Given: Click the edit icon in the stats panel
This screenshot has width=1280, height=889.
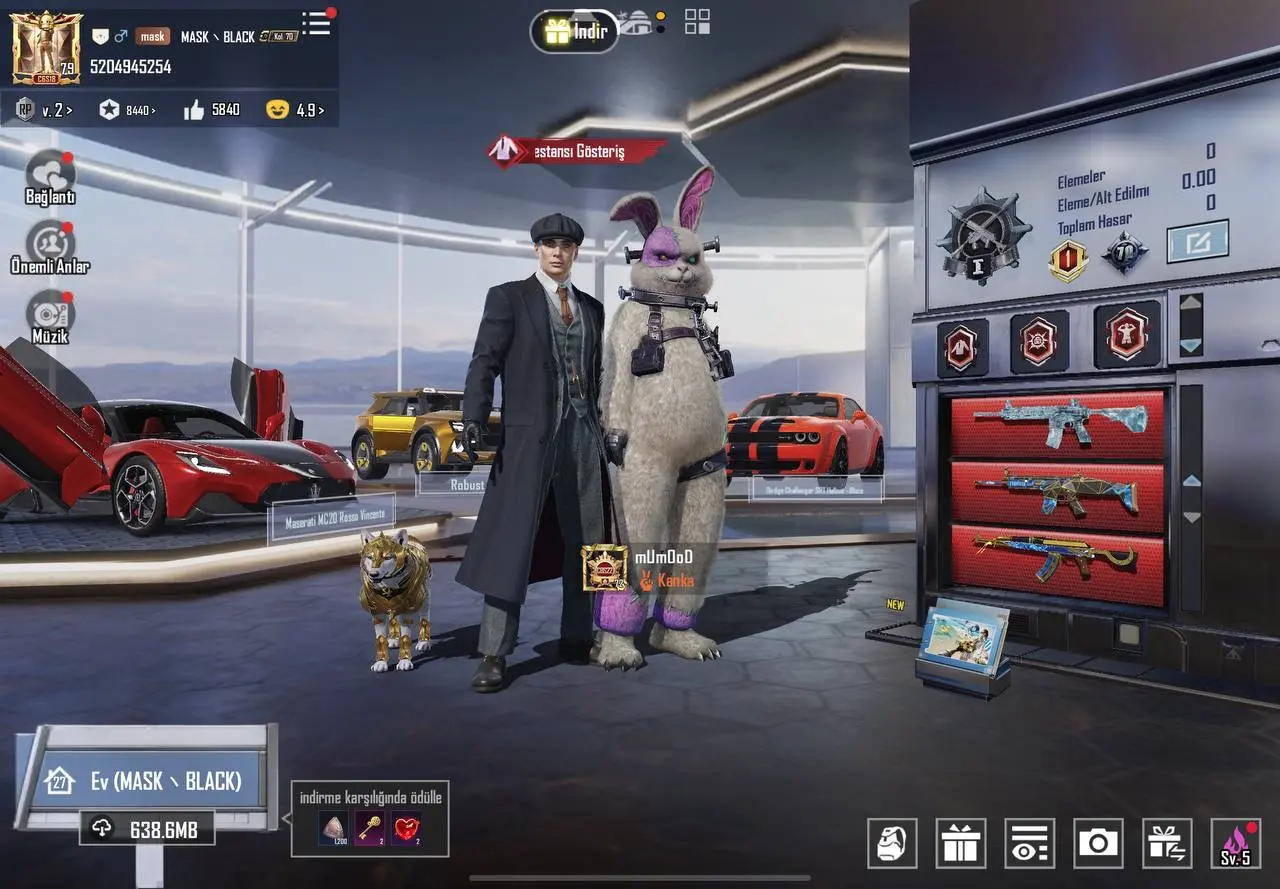Looking at the screenshot, I should [1198, 240].
